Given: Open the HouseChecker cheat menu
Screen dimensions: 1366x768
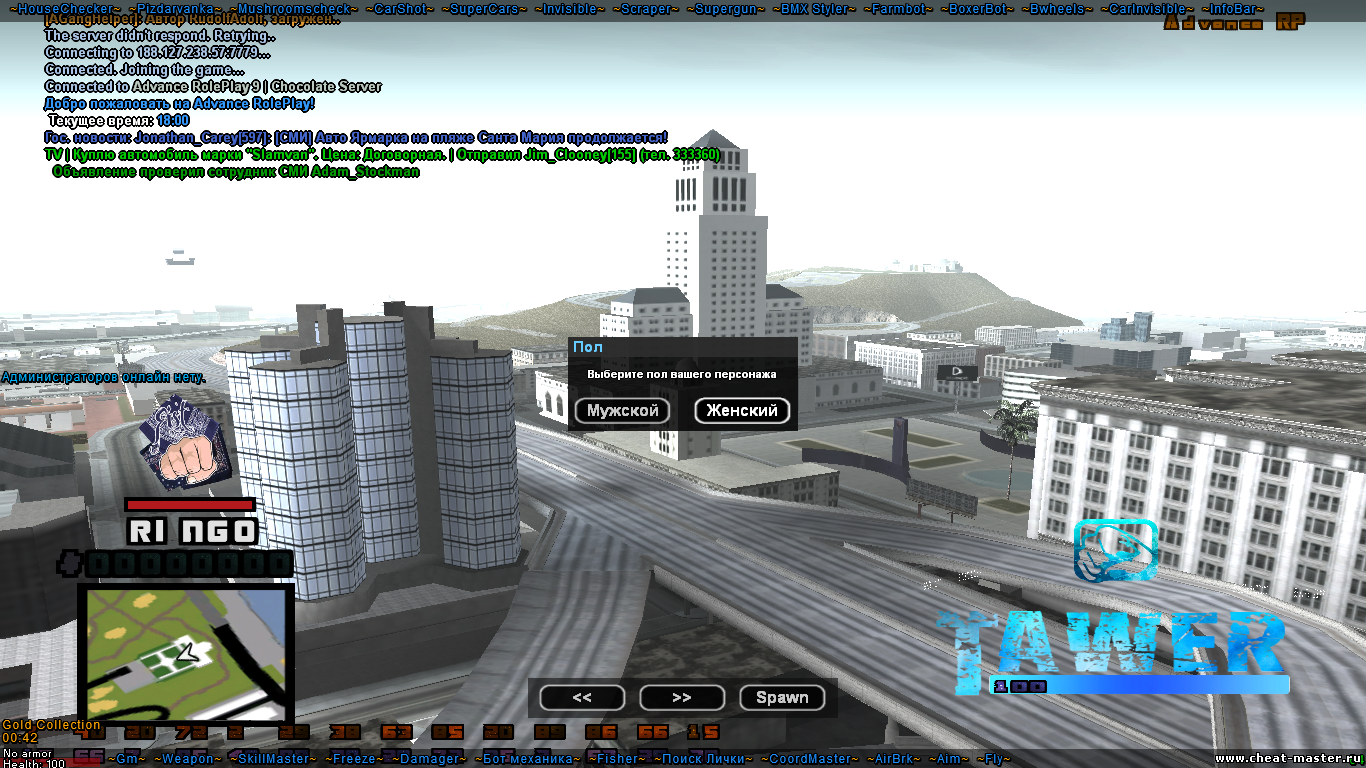Looking at the screenshot, I should [64, 9].
